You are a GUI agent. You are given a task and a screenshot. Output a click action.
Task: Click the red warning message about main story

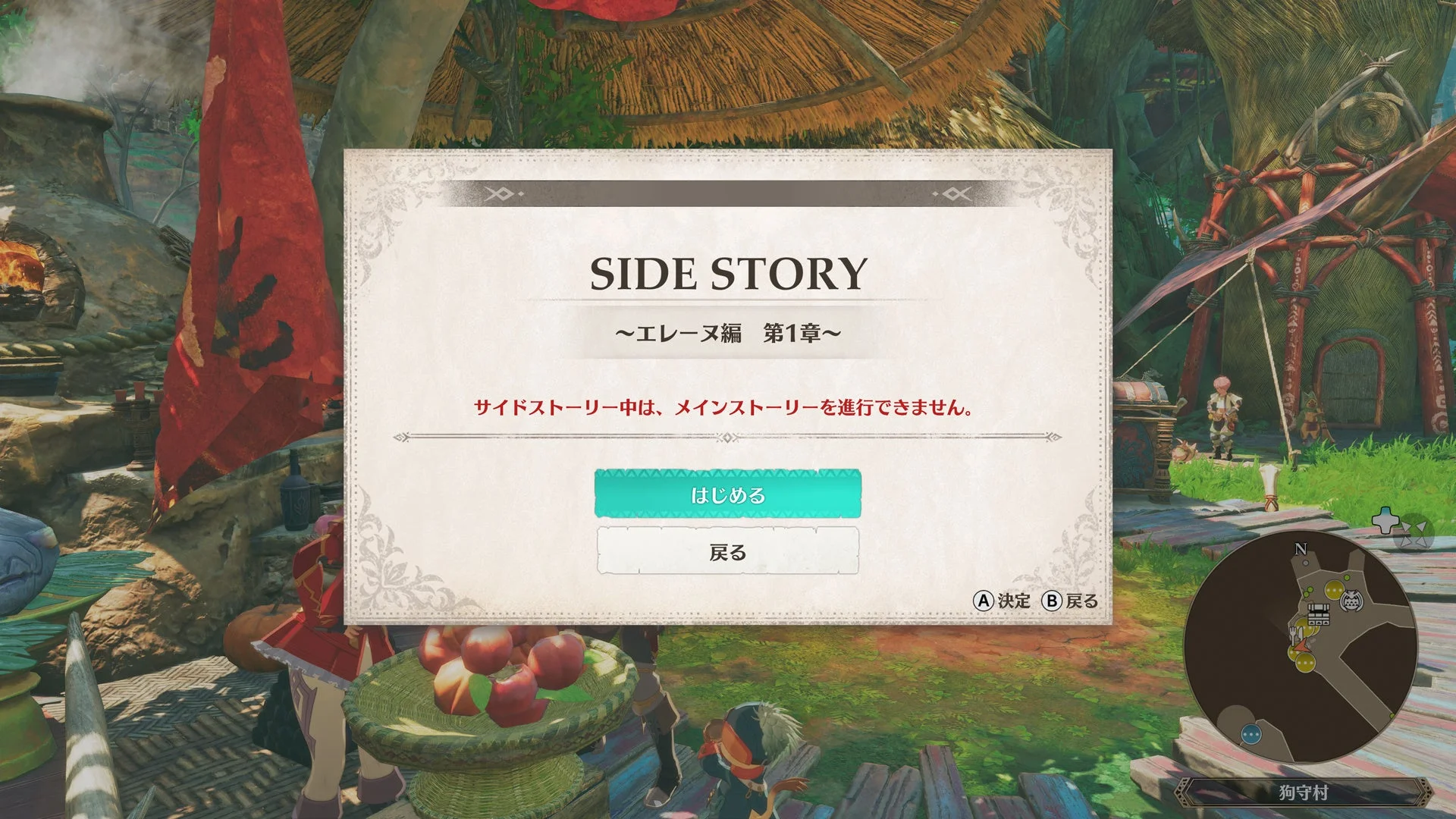coord(728,407)
